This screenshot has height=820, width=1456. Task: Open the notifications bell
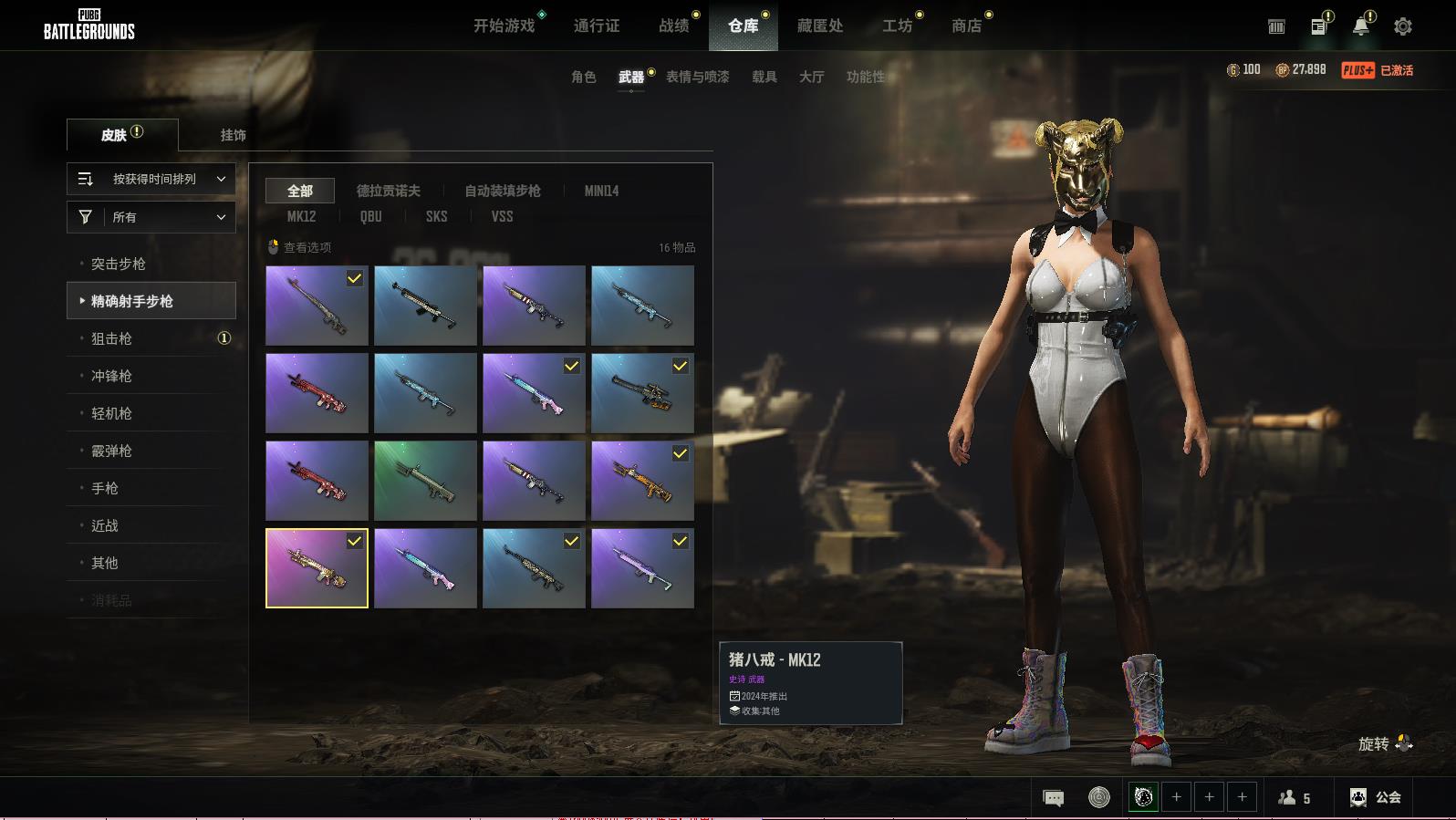click(1360, 26)
